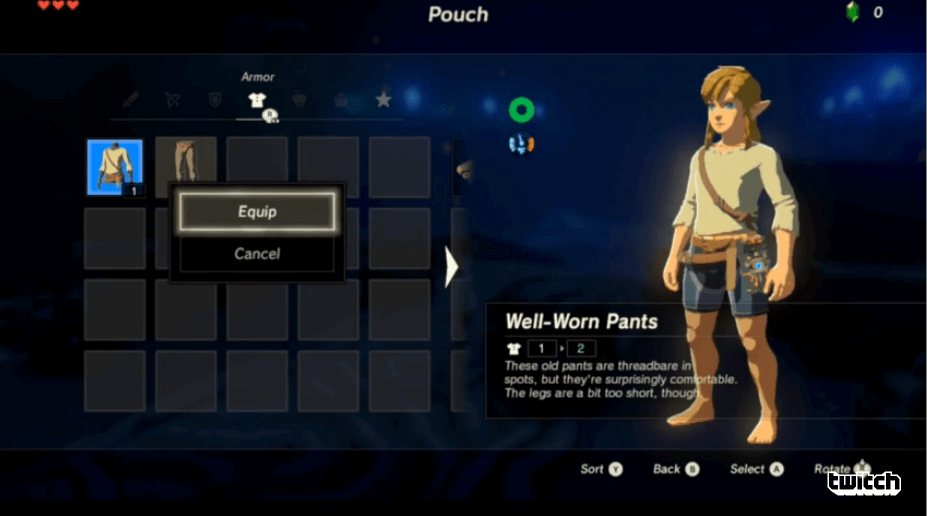
Task: Open the bows and arrows tab
Action: click(x=173, y=100)
